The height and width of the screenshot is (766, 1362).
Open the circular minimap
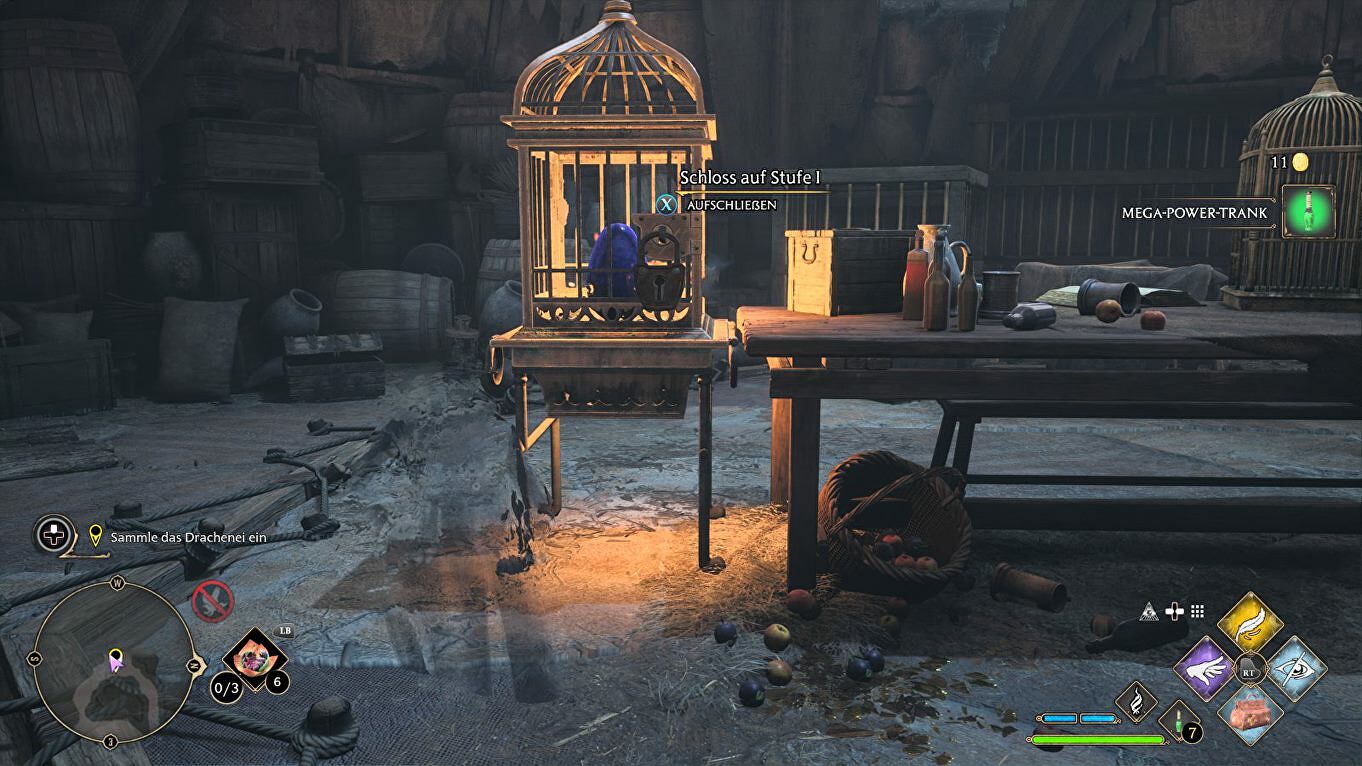click(112, 662)
